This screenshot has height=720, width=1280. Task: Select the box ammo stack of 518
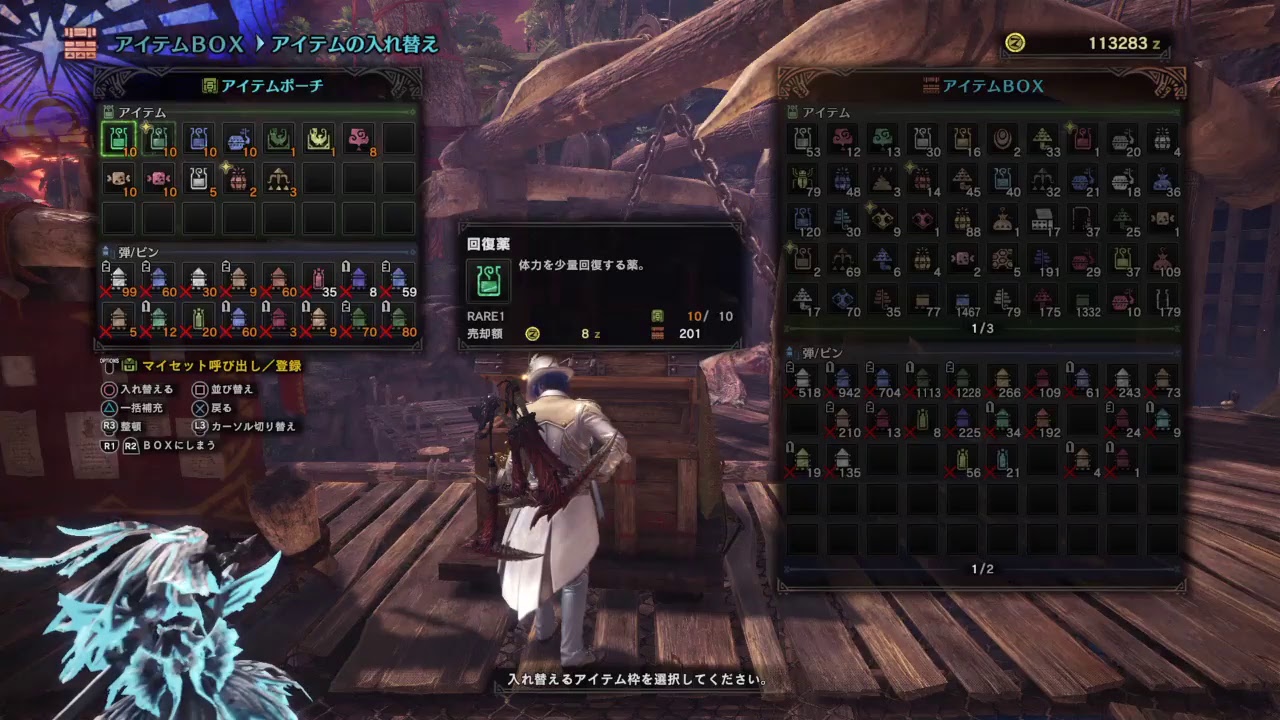pyautogui.click(x=803, y=380)
